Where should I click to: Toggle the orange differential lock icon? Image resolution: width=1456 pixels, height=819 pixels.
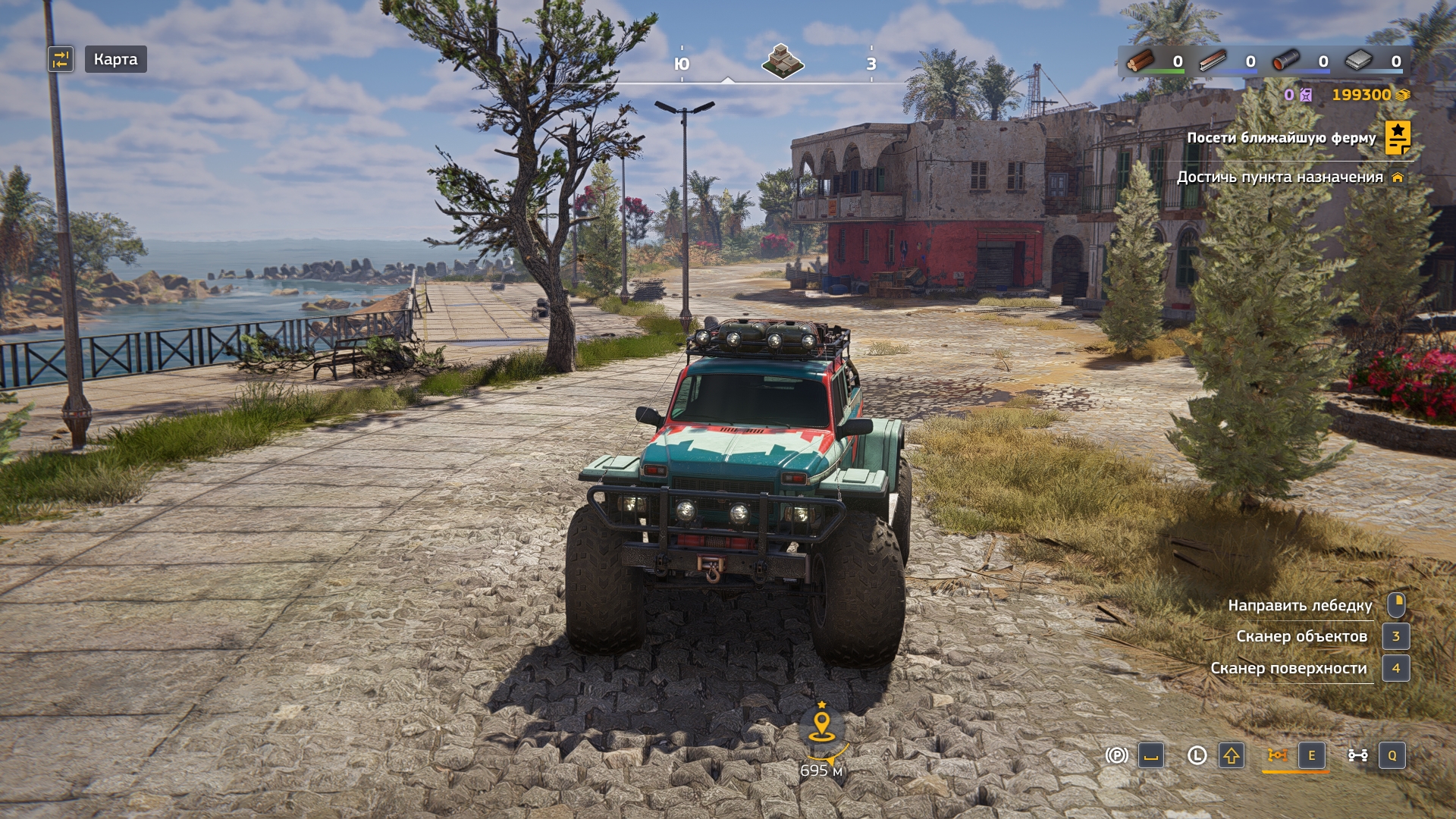(x=1277, y=755)
